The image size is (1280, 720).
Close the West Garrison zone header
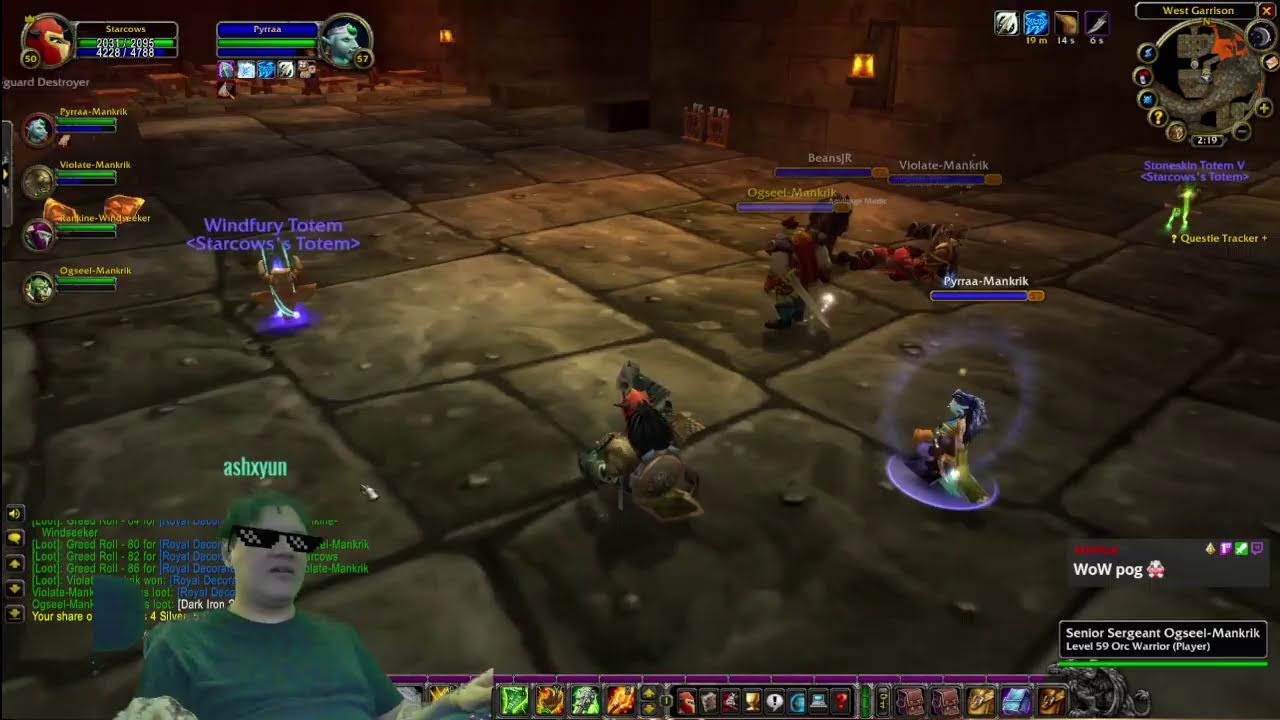1267,10
